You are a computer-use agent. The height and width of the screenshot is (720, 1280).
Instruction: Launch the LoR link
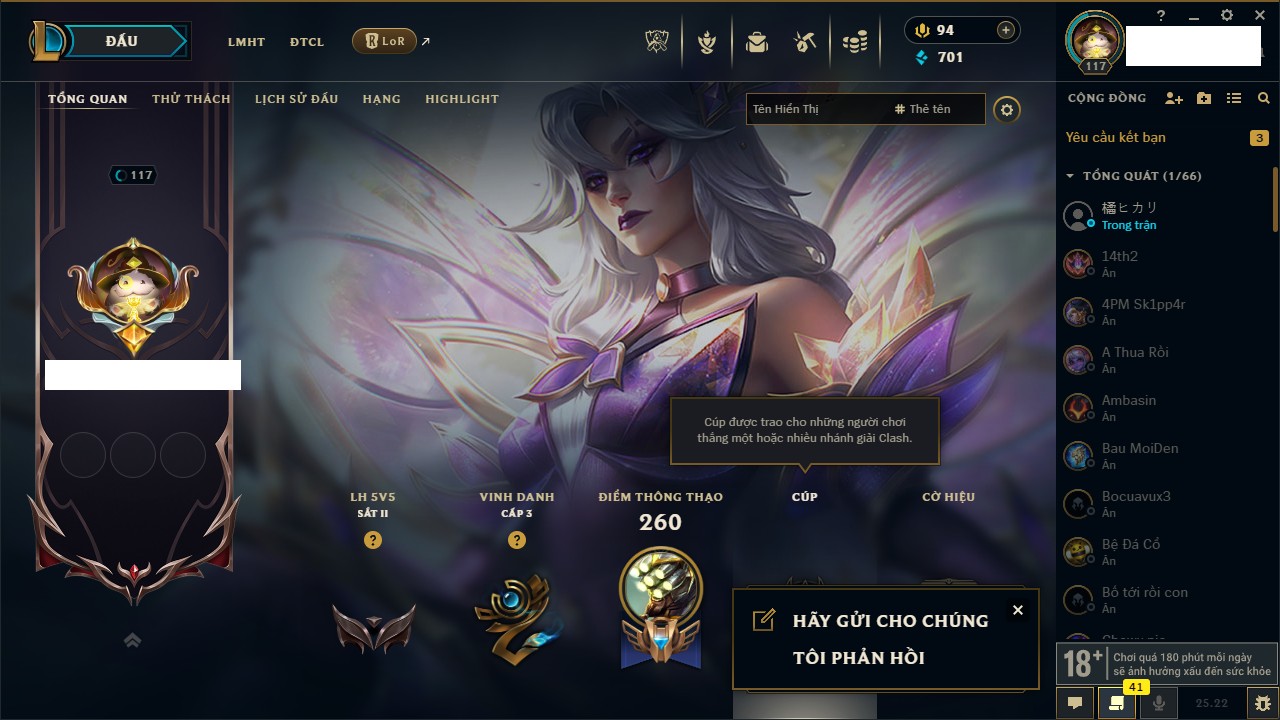click(x=385, y=42)
